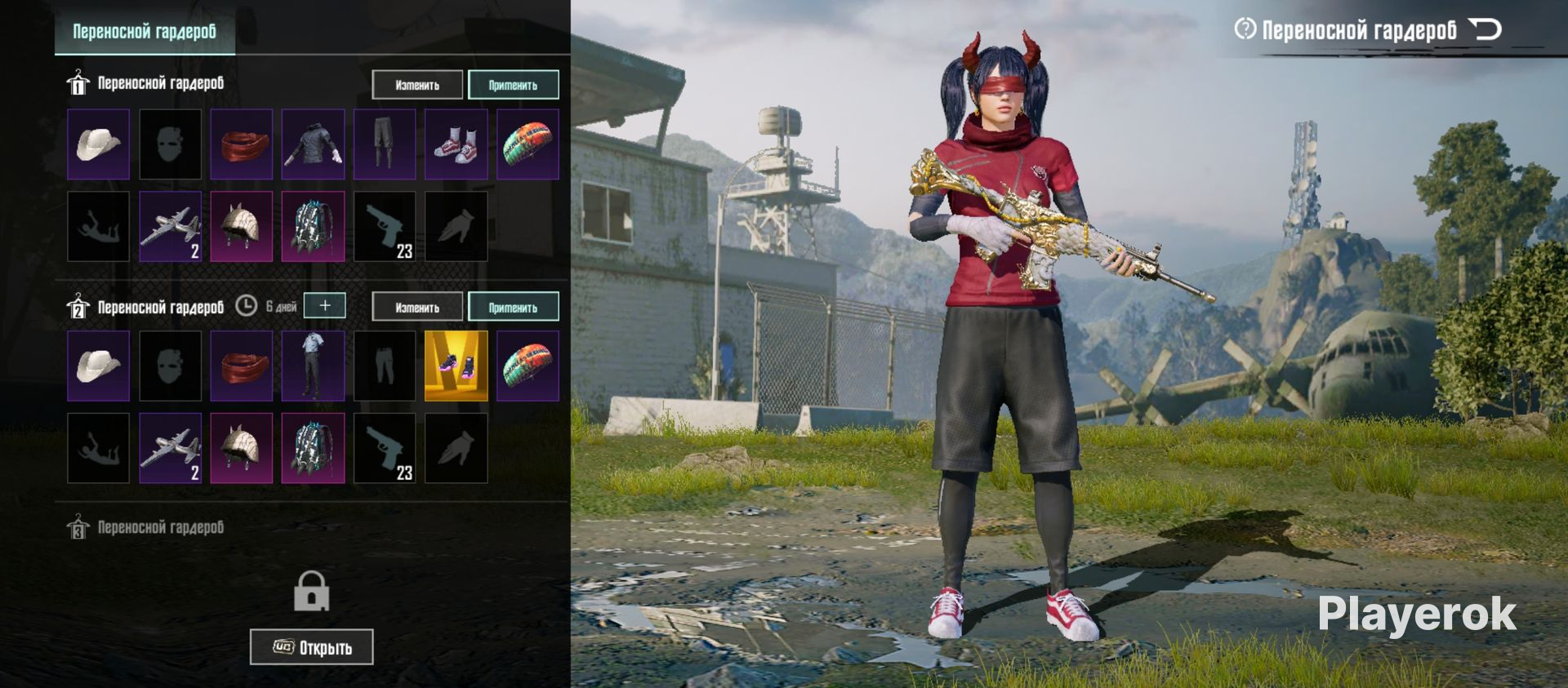This screenshot has width=1568, height=688.
Task: Go back using the return arrow
Action: coord(1485,30)
